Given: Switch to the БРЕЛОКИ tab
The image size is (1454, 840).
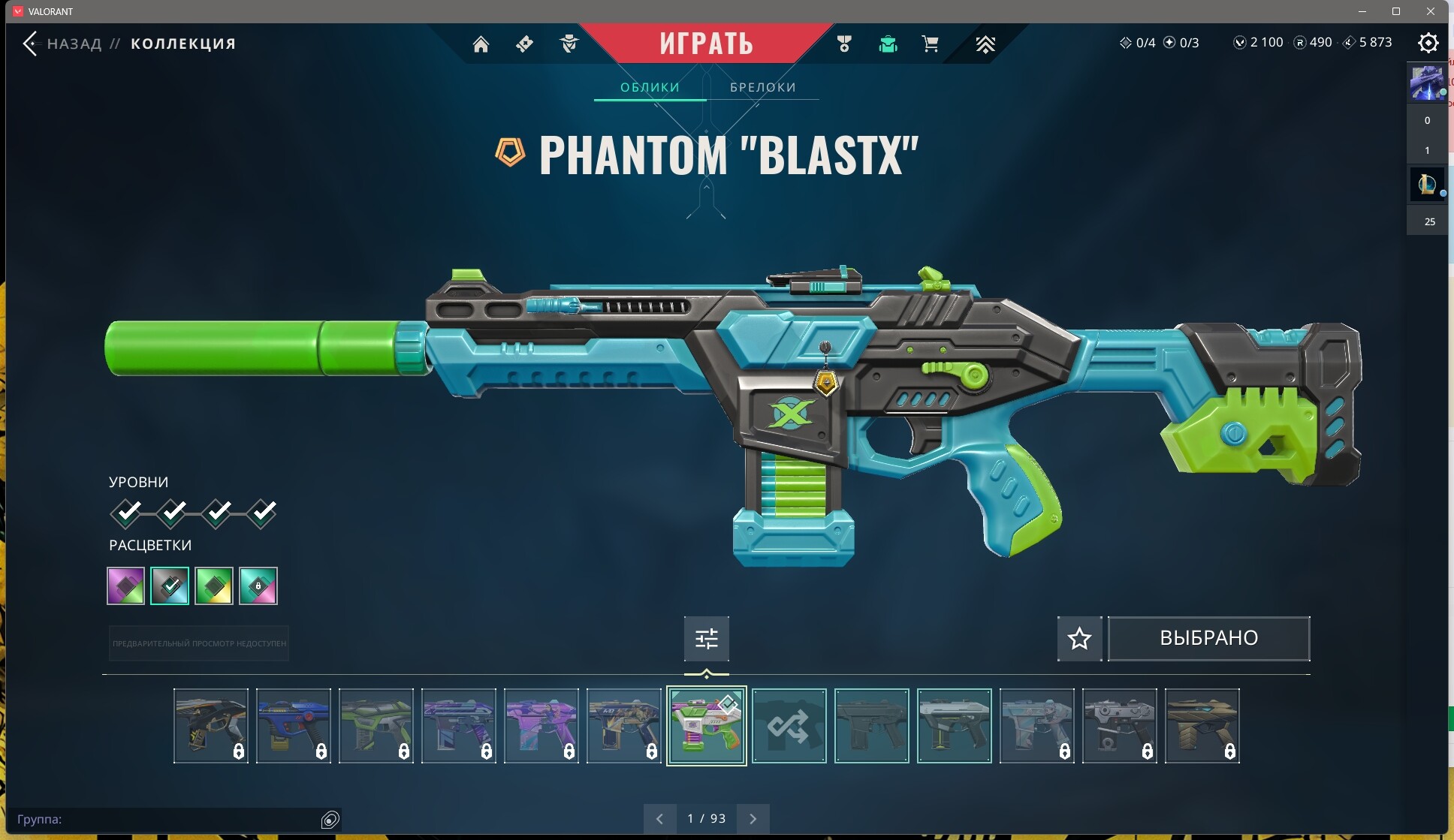Looking at the screenshot, I should (762, 87).
